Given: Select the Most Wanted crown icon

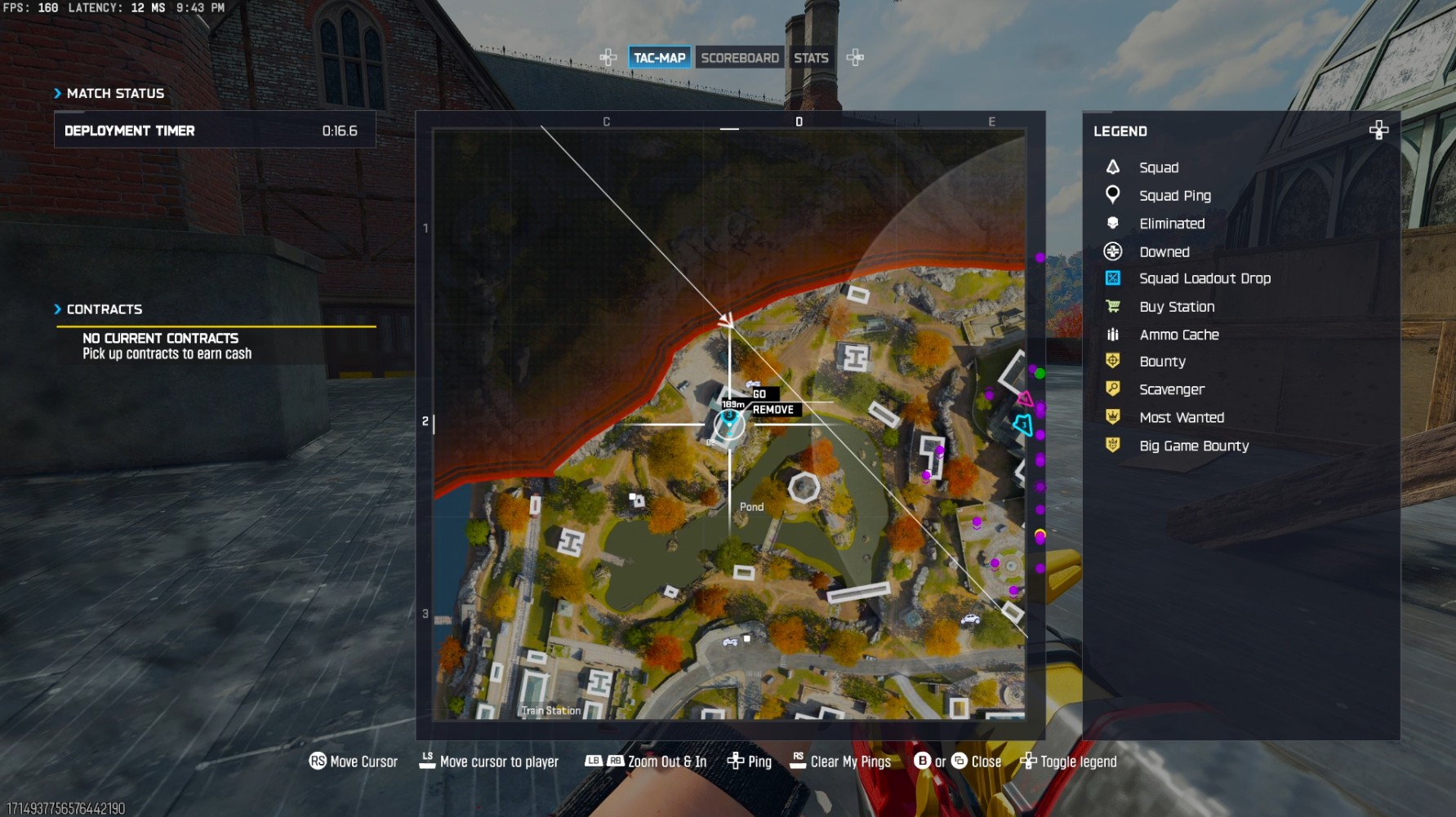Looking at the screenshot, I should 1114,417.
